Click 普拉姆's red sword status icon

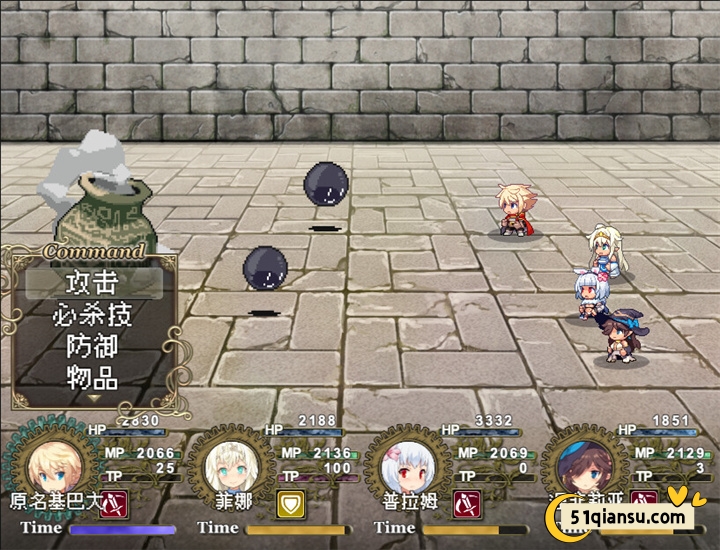click(466, 501)
